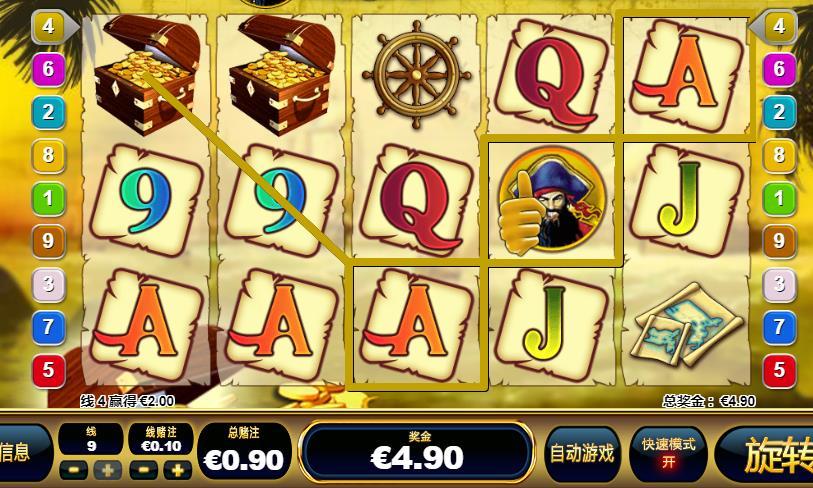This screenshot has width=813, height=488.
Task: Raise the line bet (线赌注) amount
Action: [x=177, y=470]
